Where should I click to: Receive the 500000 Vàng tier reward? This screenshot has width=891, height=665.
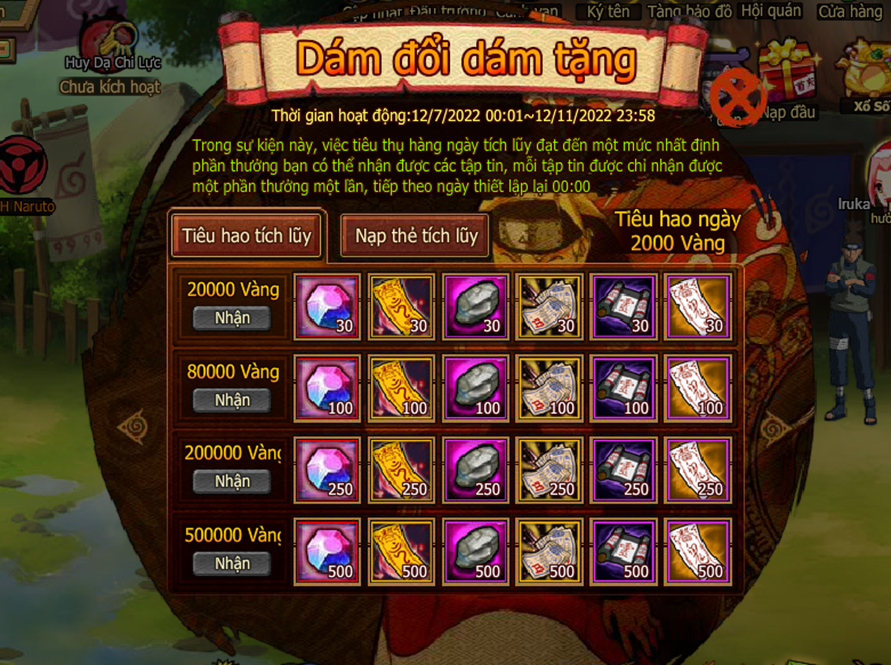(x=232, y=563)
